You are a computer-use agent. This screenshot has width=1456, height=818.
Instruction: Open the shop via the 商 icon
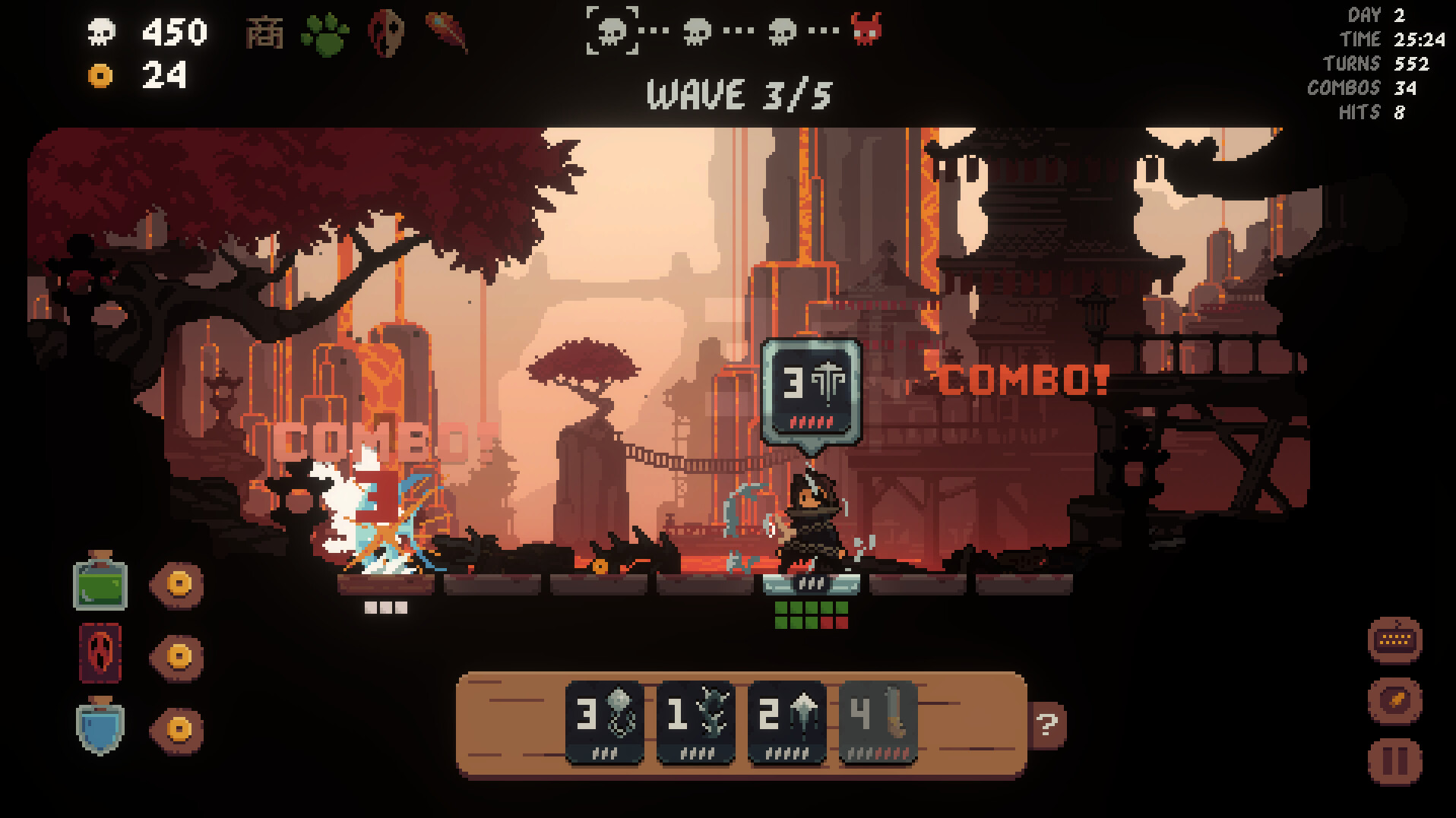coord(265,33)
